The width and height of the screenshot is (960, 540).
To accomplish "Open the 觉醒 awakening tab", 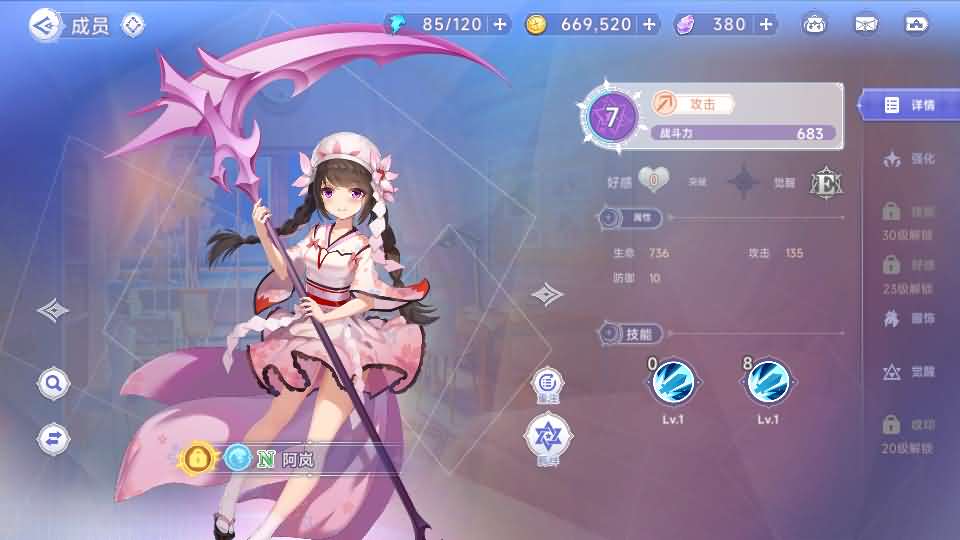I will [x=909, y=372].
